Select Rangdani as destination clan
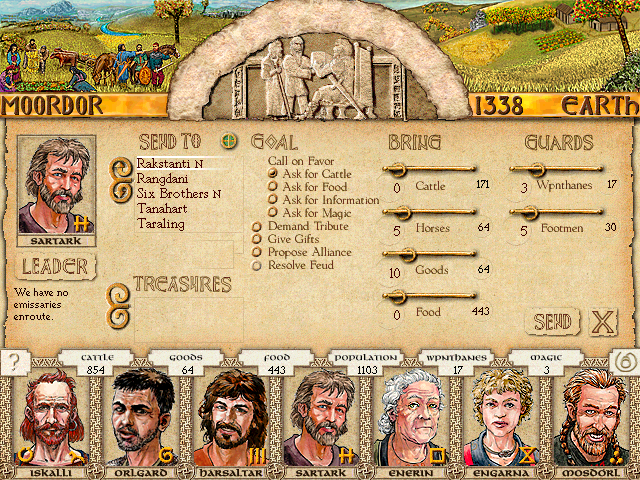 (x=160, y=178)
